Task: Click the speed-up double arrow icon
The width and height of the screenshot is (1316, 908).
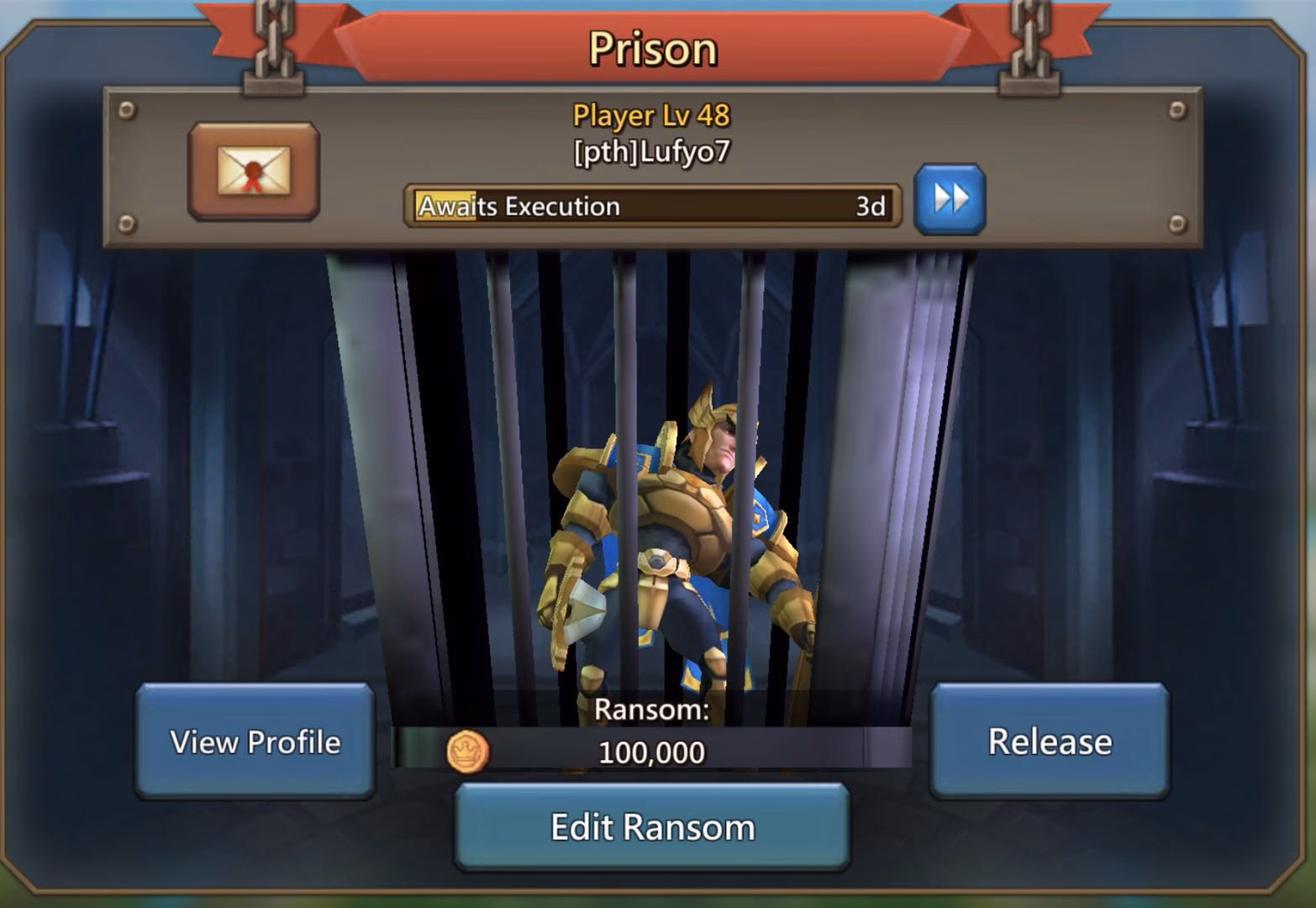Action: (950, 200)
